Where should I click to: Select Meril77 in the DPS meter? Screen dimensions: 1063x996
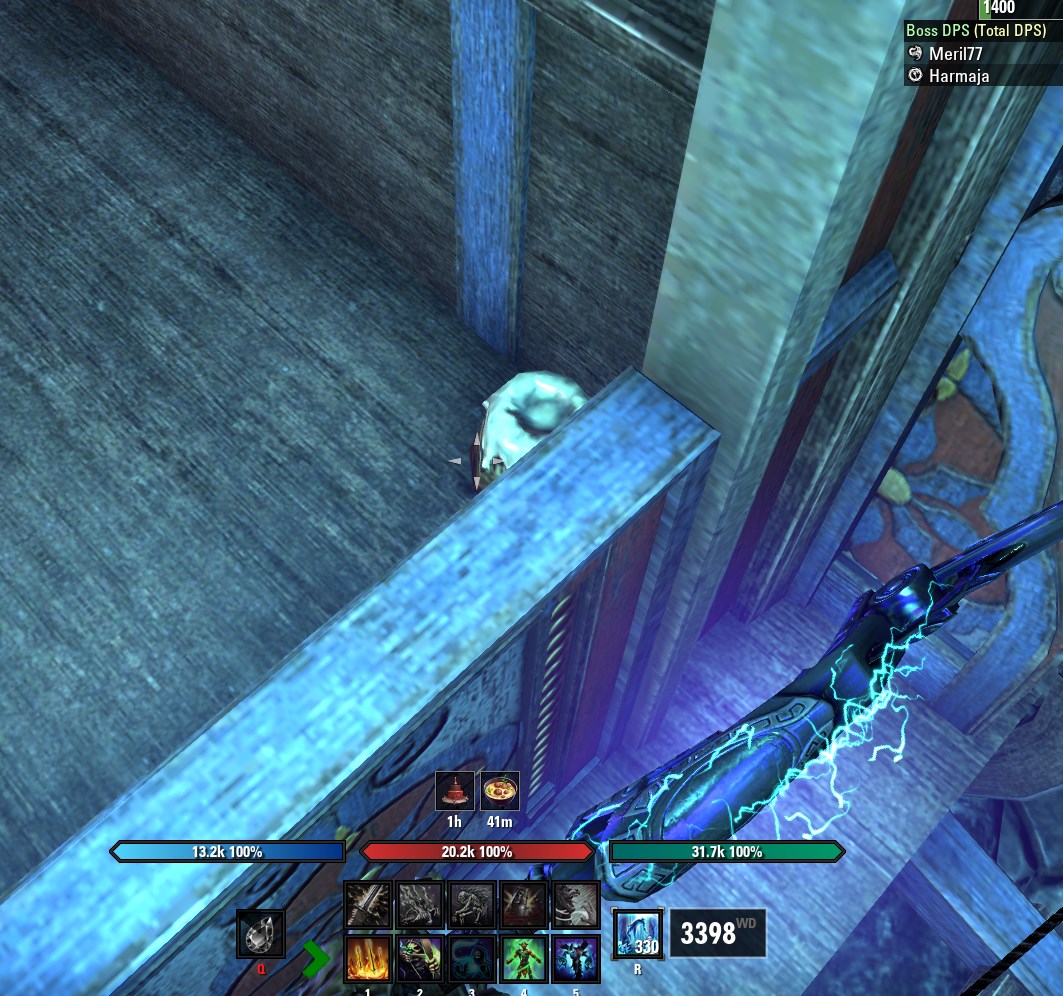[x=955, y=54]
